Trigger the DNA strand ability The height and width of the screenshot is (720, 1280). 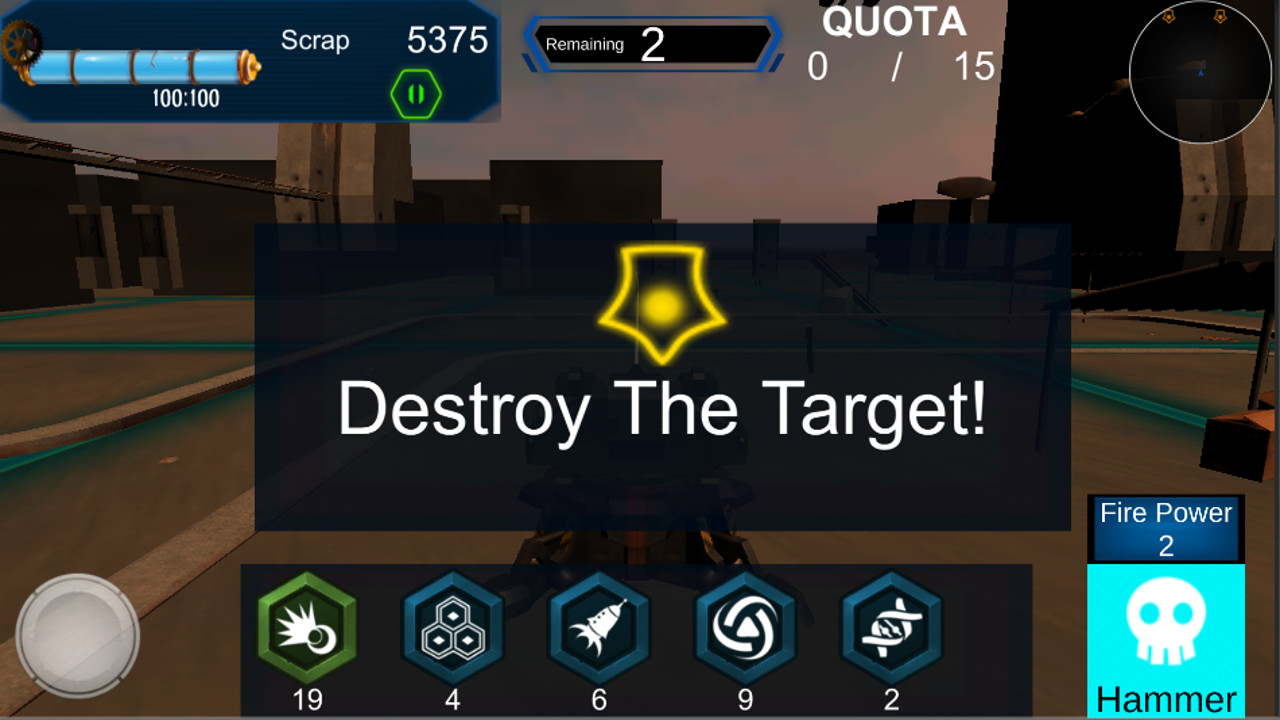pos(893,630)
